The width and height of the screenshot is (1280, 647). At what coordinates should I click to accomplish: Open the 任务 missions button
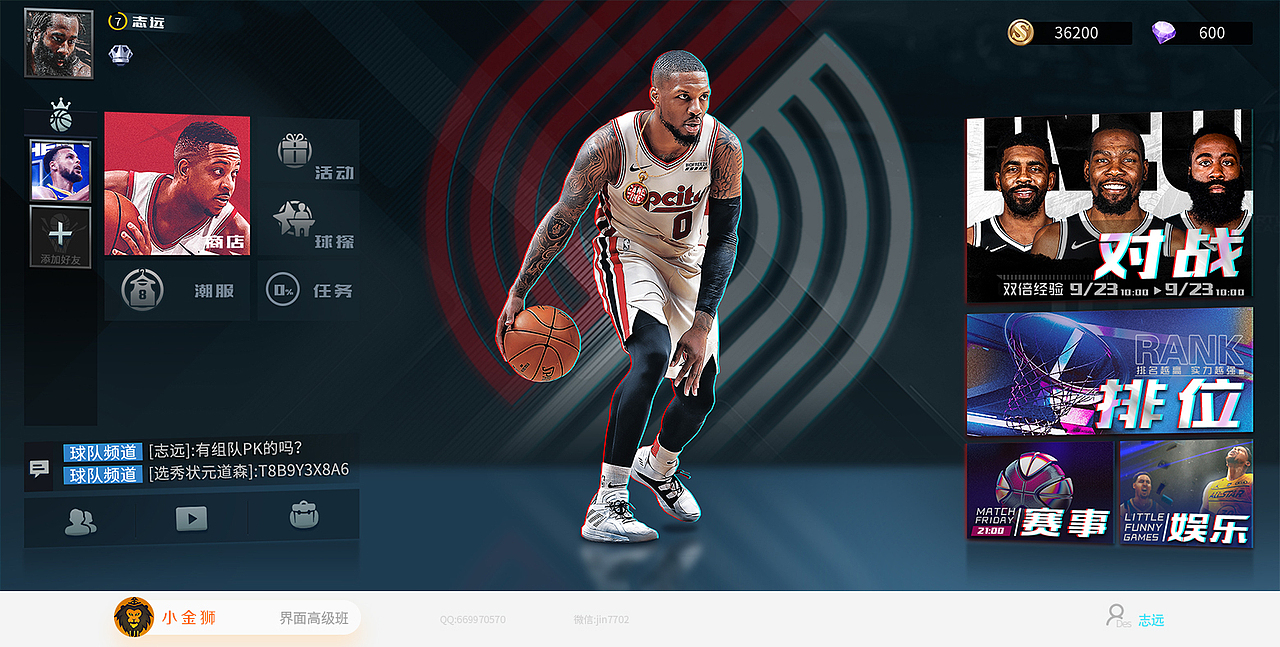click(x=309, y=291)
